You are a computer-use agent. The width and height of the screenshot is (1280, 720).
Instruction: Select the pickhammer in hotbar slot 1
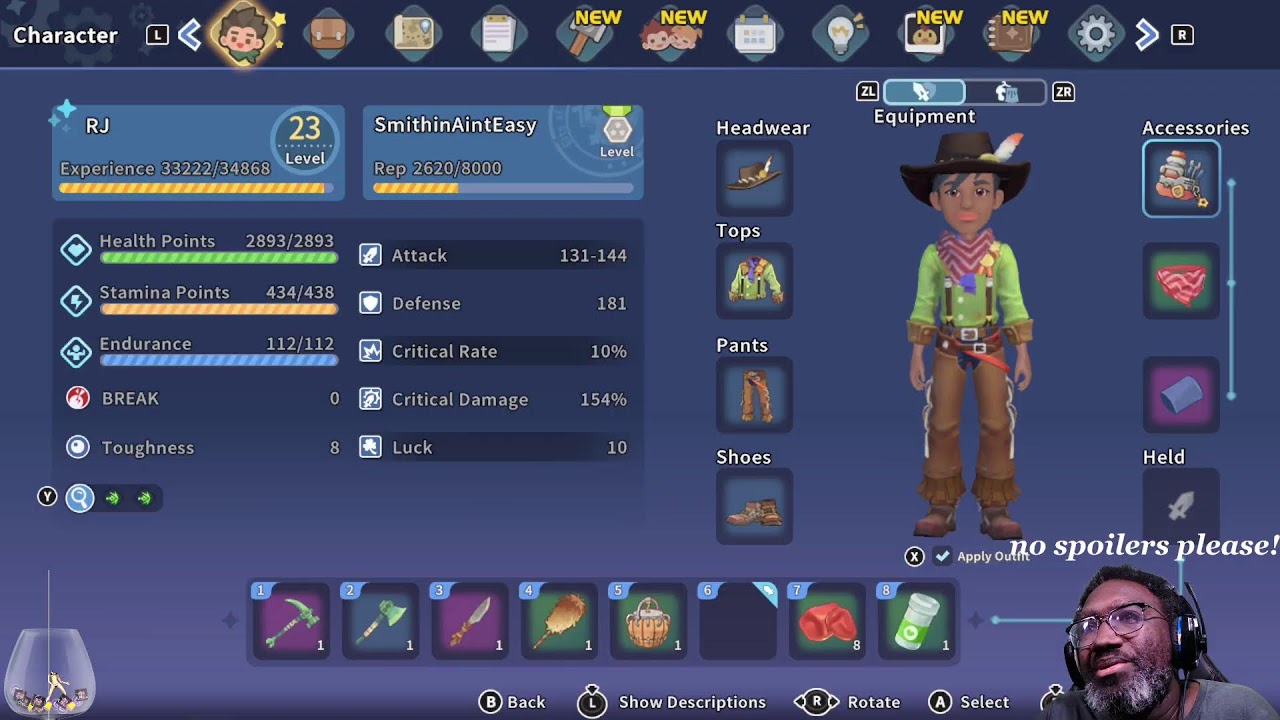tap(291, 621)
